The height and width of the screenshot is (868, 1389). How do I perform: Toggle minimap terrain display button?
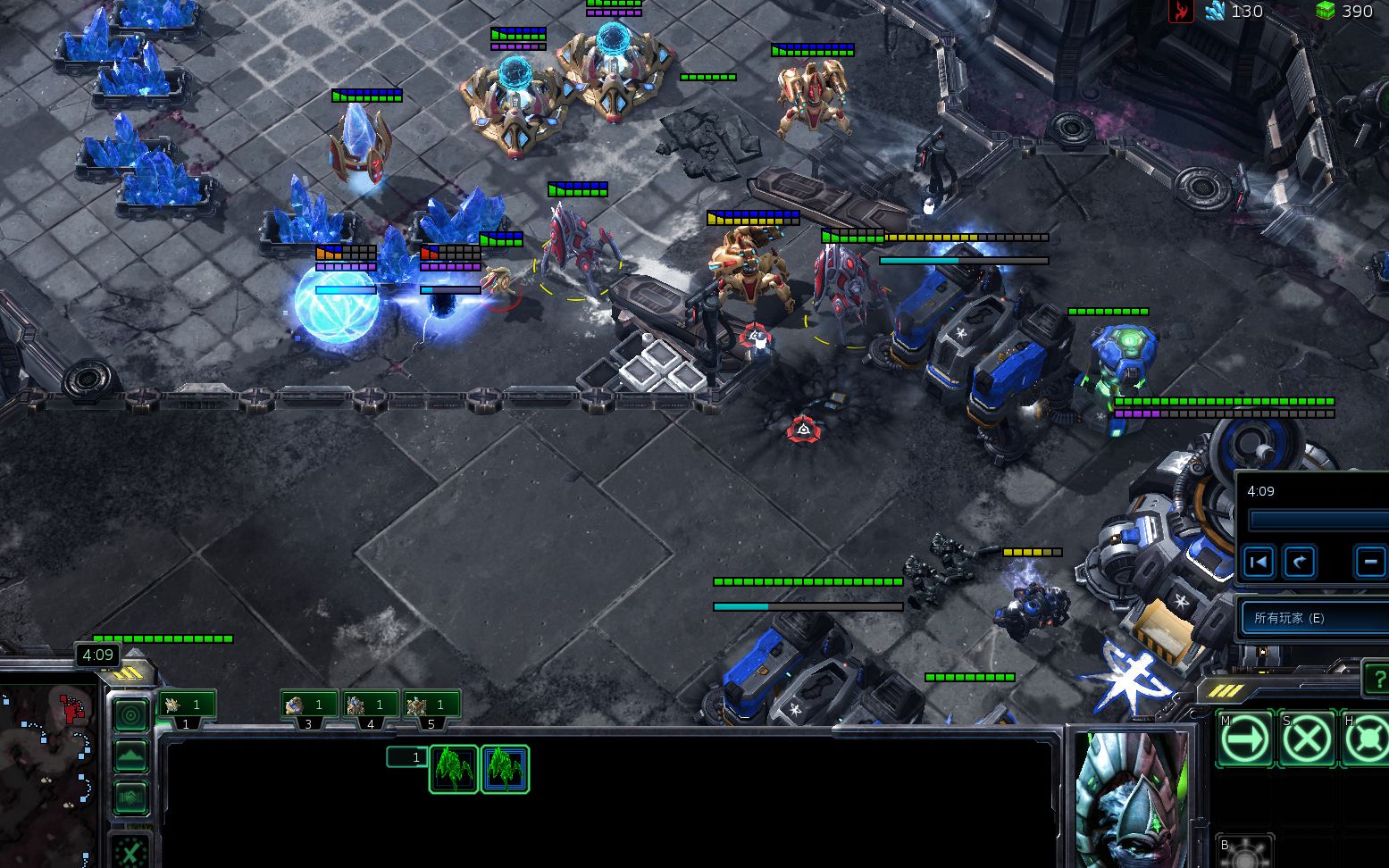click(x=131, y=757)
